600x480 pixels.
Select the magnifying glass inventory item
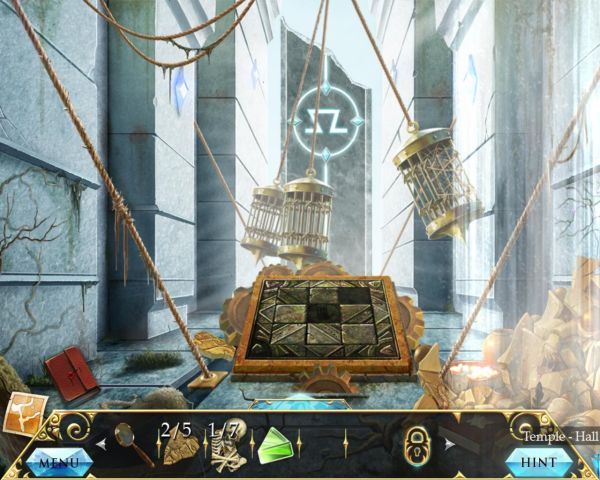click(133, 442)
